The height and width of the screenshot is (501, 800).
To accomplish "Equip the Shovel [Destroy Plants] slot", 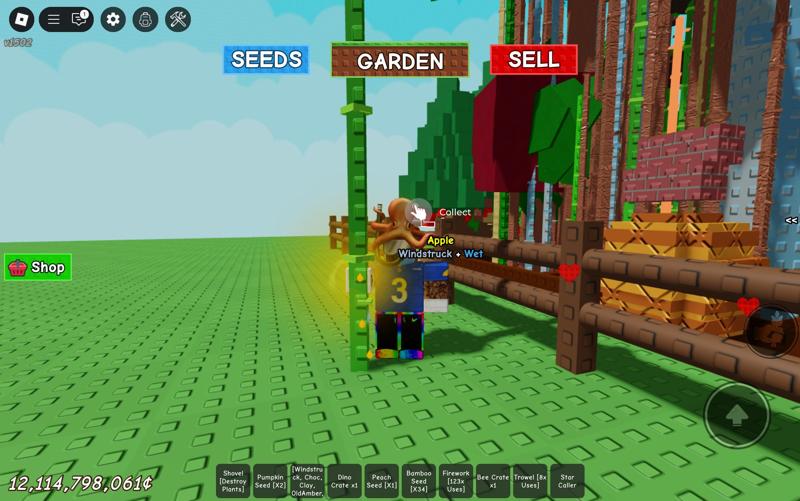I will 233,481.
